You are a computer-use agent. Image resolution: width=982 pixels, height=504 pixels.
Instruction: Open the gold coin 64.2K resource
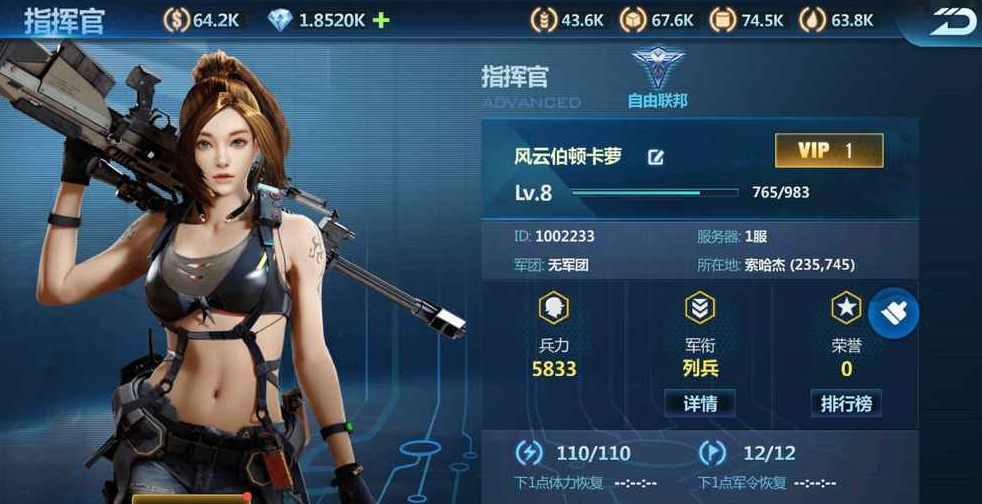click(176, 20)
